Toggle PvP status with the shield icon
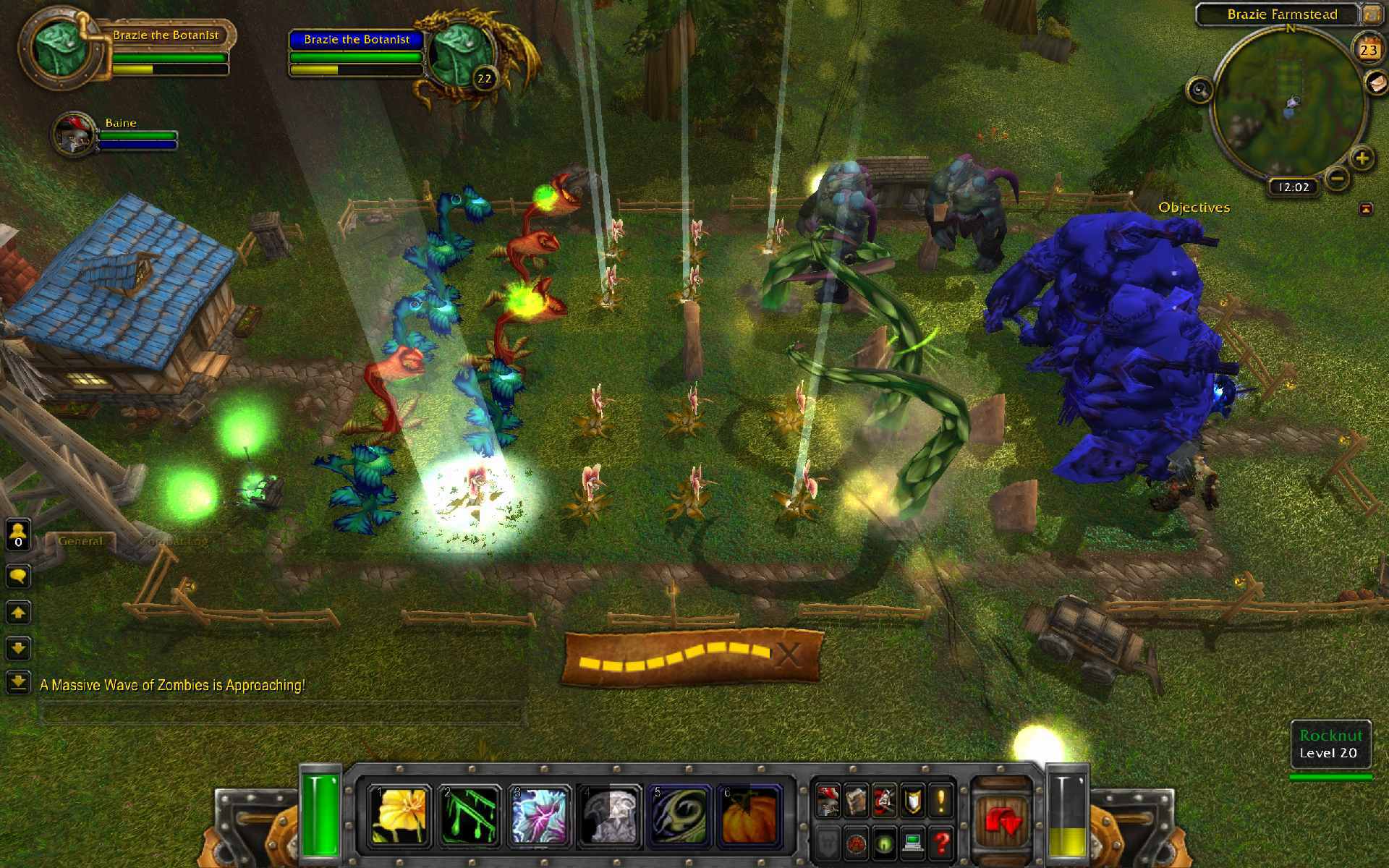 [x=913, y=801]
